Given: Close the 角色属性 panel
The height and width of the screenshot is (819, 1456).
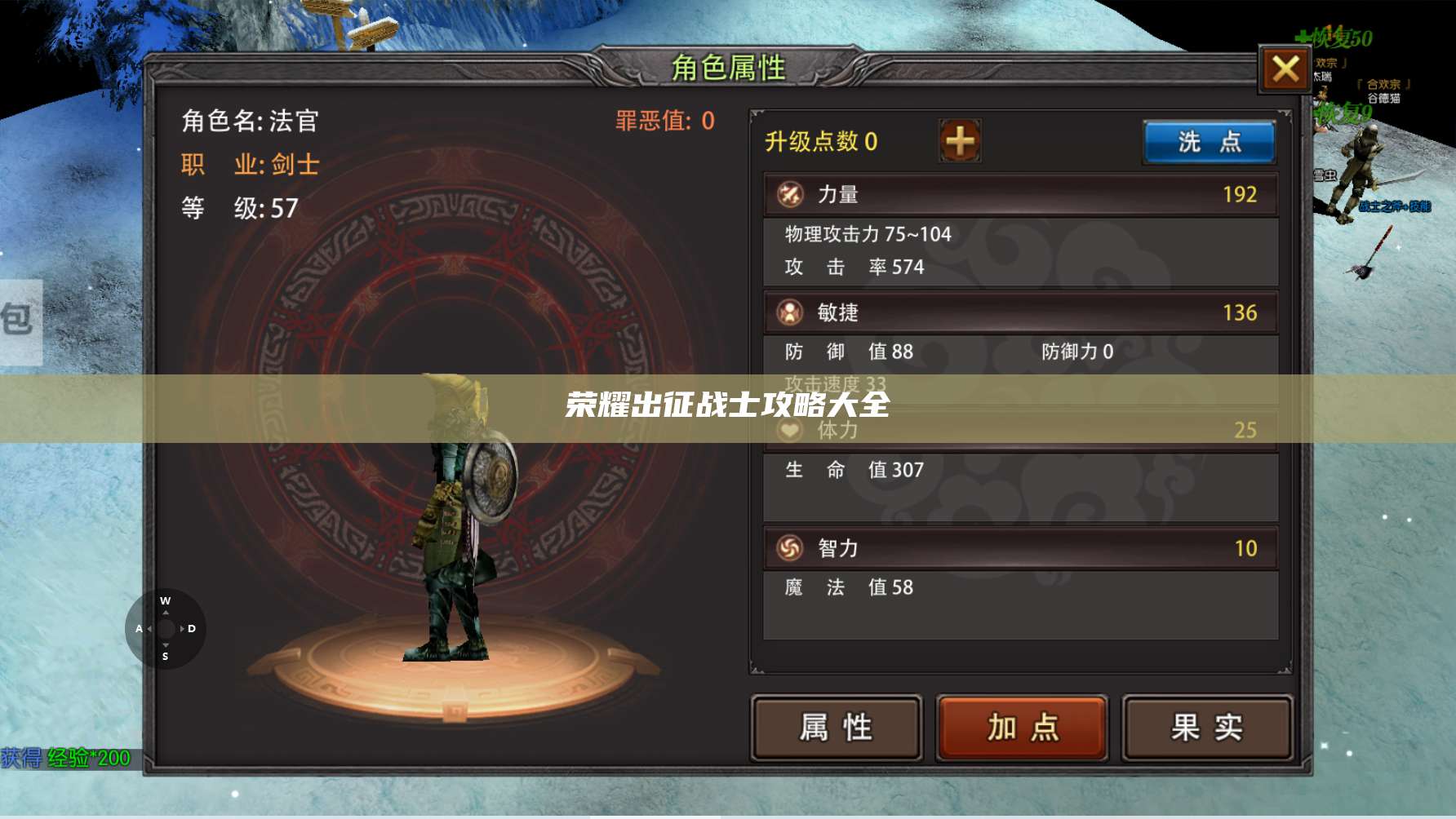Looking at the screenshot, I should click(x=1284, y=70).
